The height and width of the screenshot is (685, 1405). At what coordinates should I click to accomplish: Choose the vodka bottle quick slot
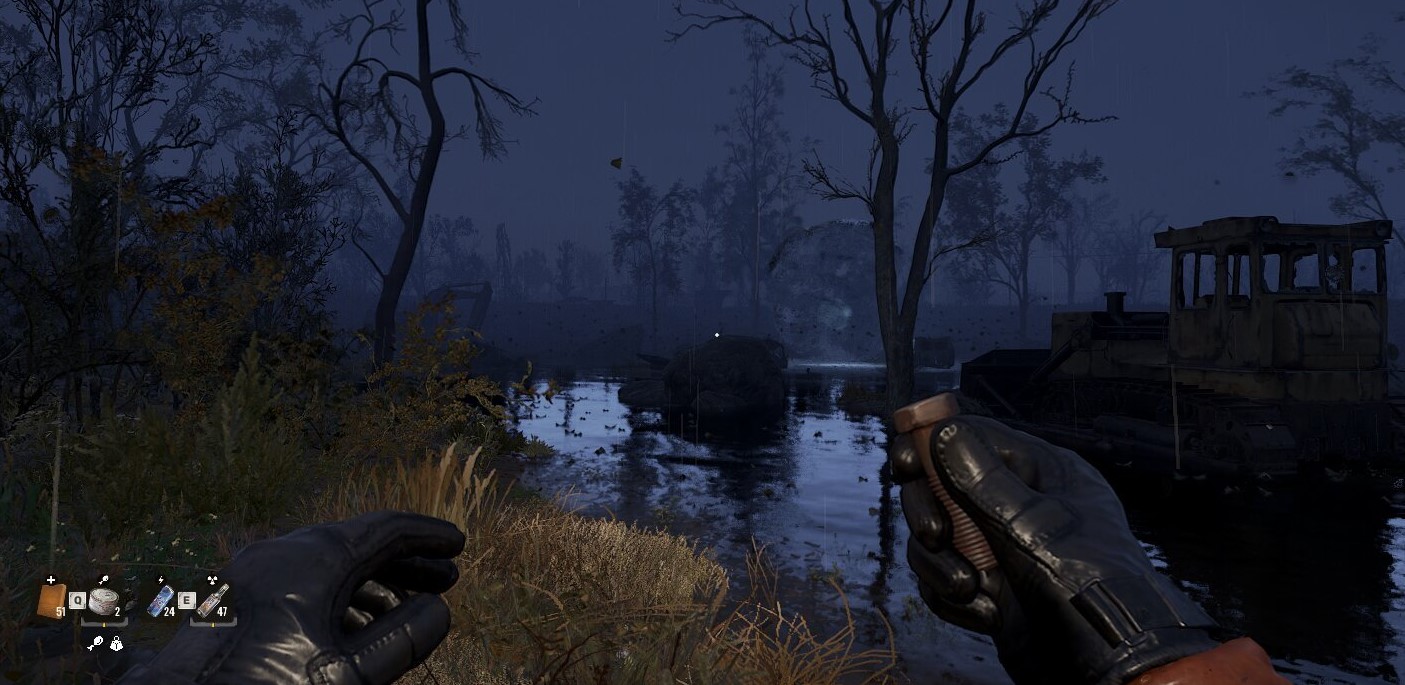tap(212, 600)
